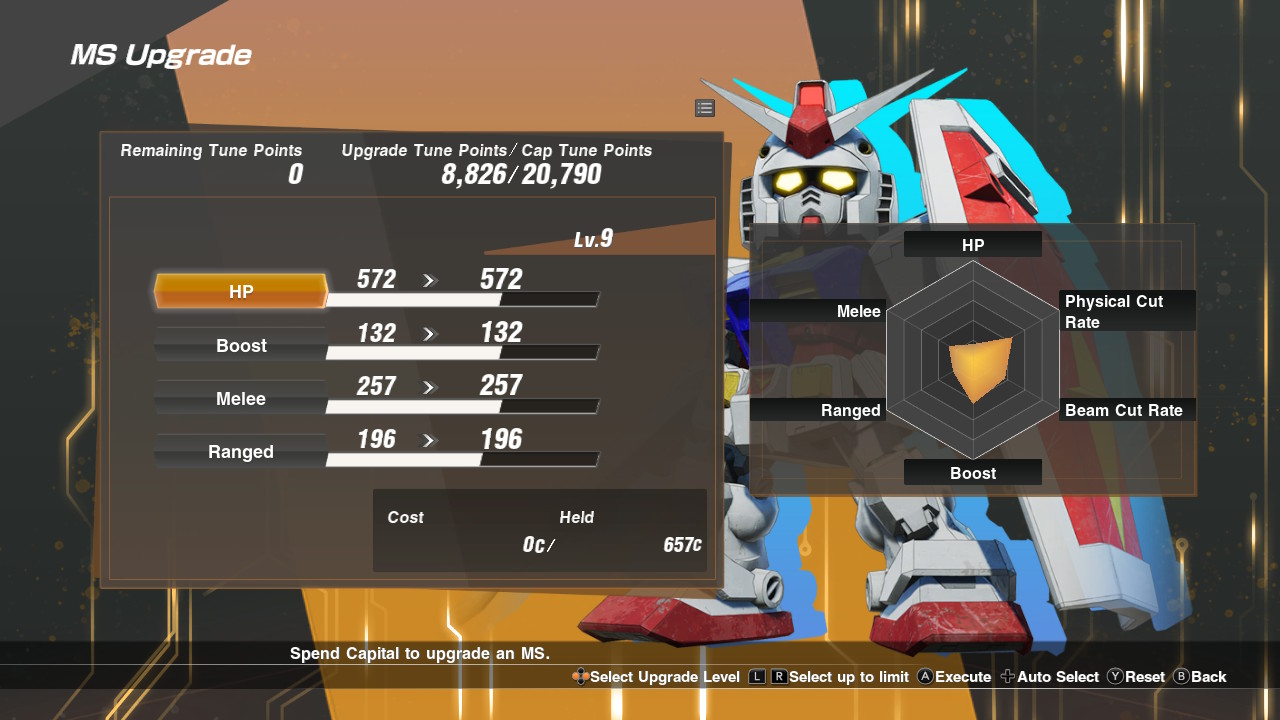Click the B button Back icon

pyautogui.click(x=1183, y=677)
